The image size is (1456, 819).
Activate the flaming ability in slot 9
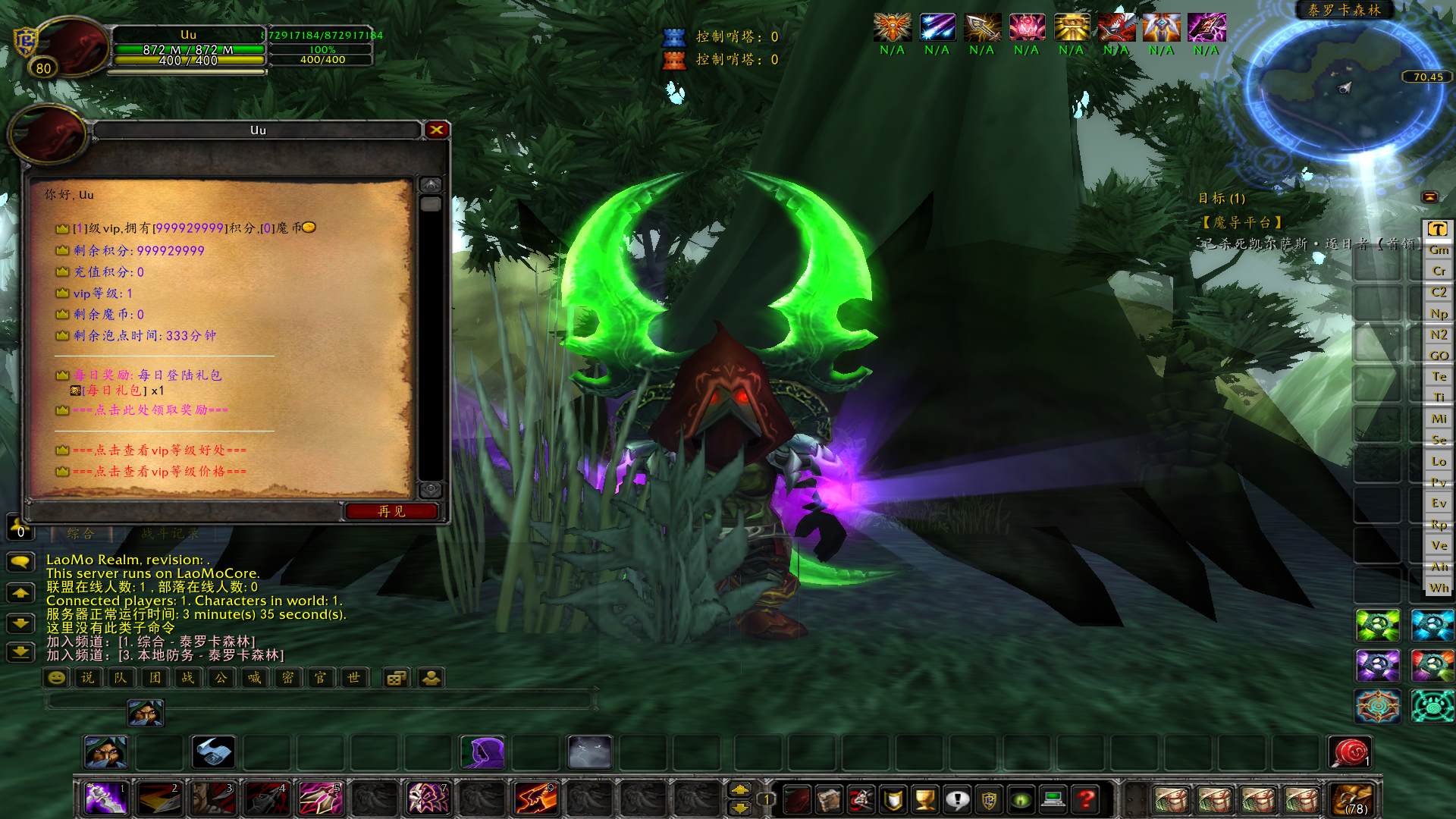(x=535, y=799)
